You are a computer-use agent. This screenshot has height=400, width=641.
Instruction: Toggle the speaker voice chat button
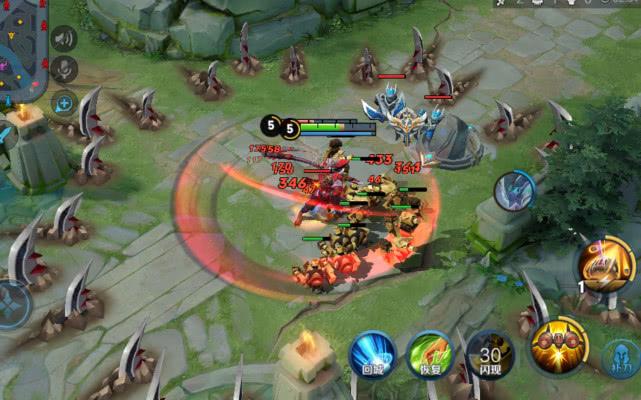pos(64,39)
